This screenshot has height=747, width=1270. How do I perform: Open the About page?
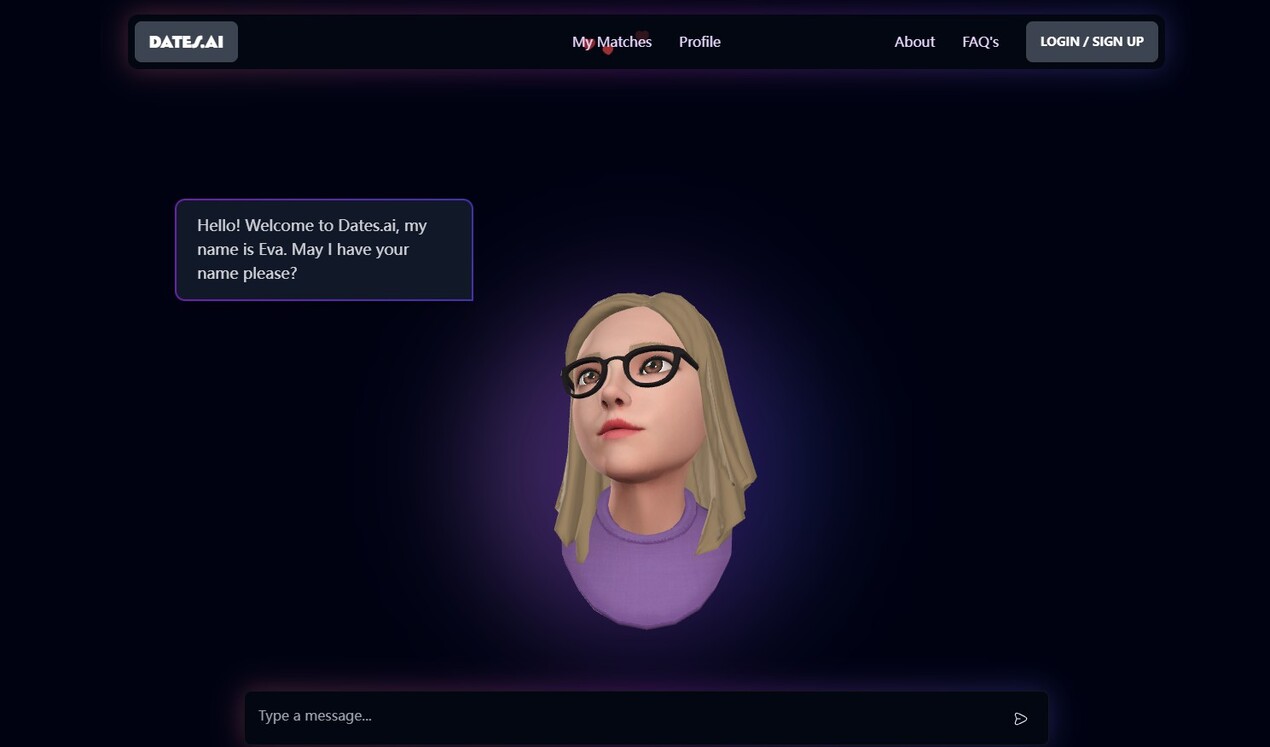(914, 42)
